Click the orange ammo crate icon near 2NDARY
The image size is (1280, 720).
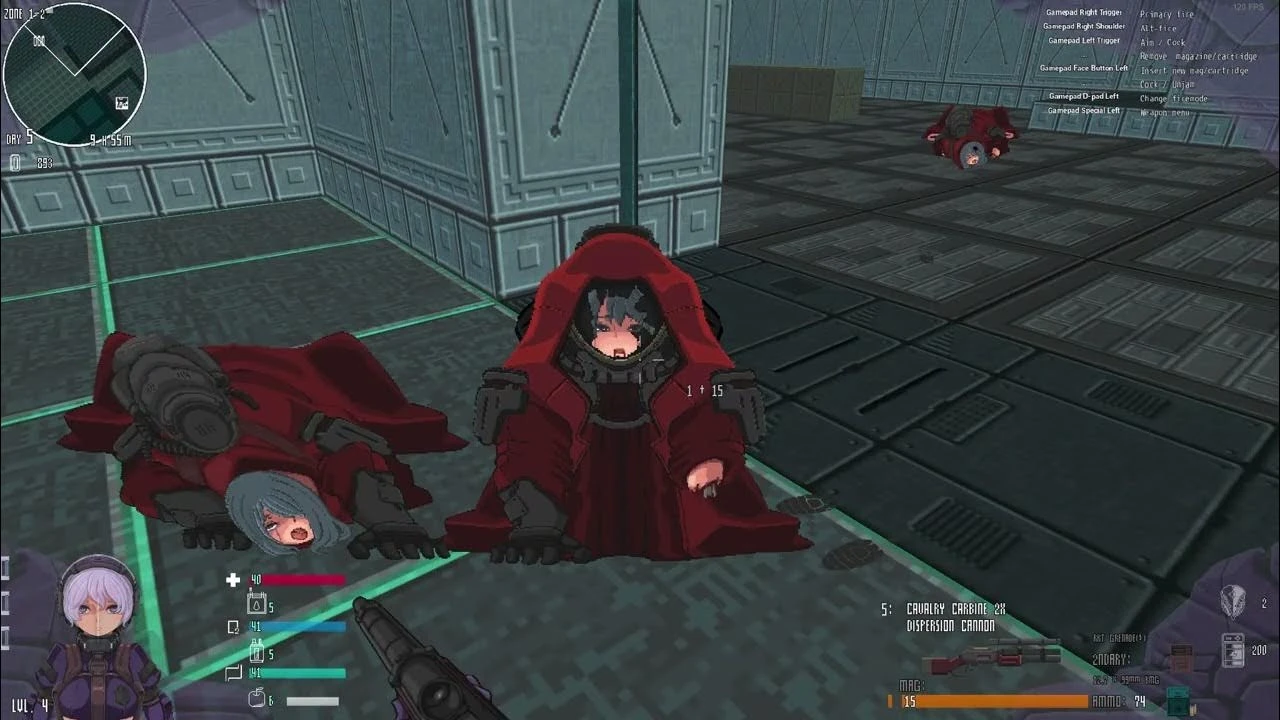(x=1180, y=658)
